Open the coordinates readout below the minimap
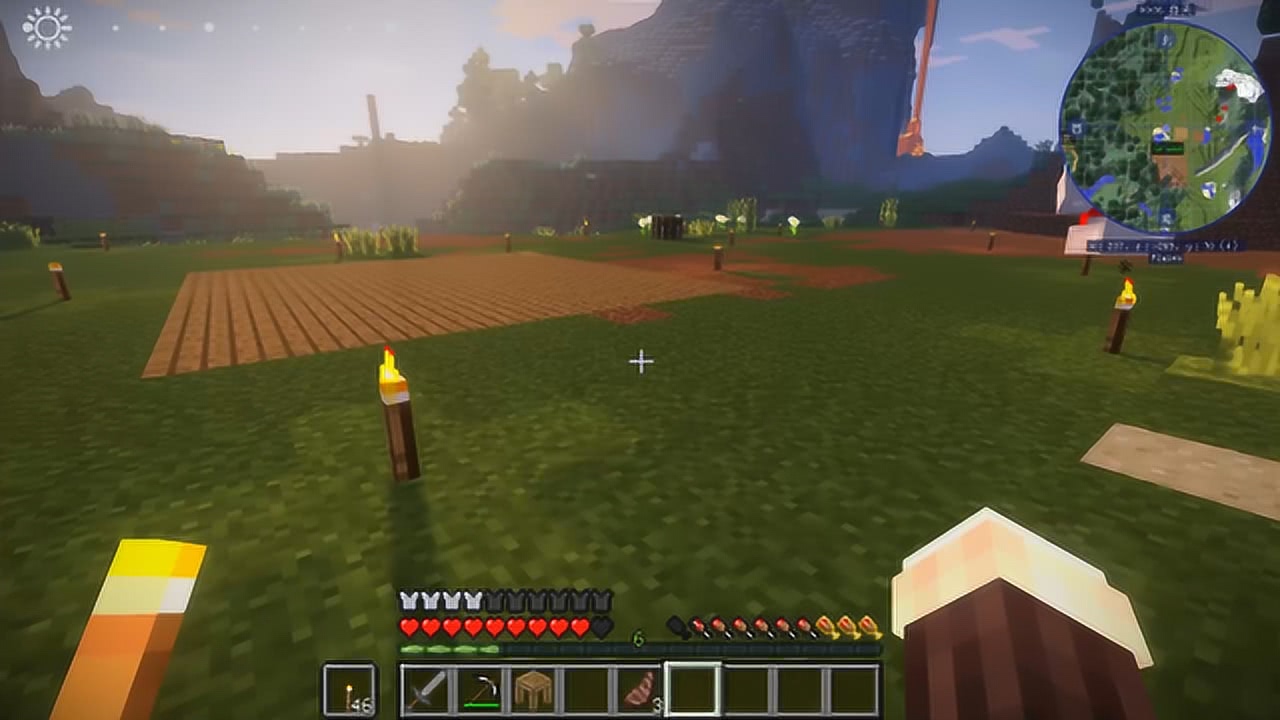The width and height of the screenshot is (1280, 720). coord(1163,246)
